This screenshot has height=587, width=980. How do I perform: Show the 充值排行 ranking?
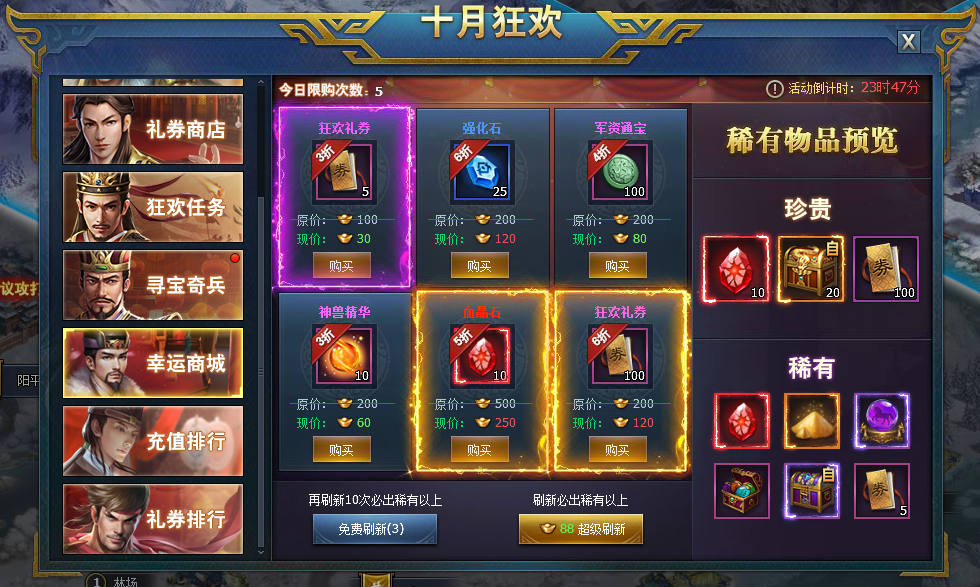(x=152, y=441)
